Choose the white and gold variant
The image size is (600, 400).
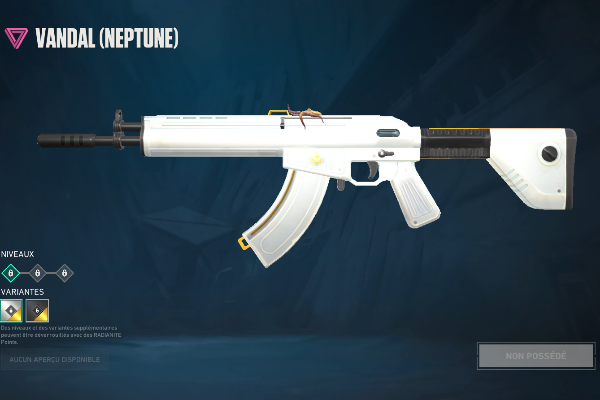tap(11, 310)
